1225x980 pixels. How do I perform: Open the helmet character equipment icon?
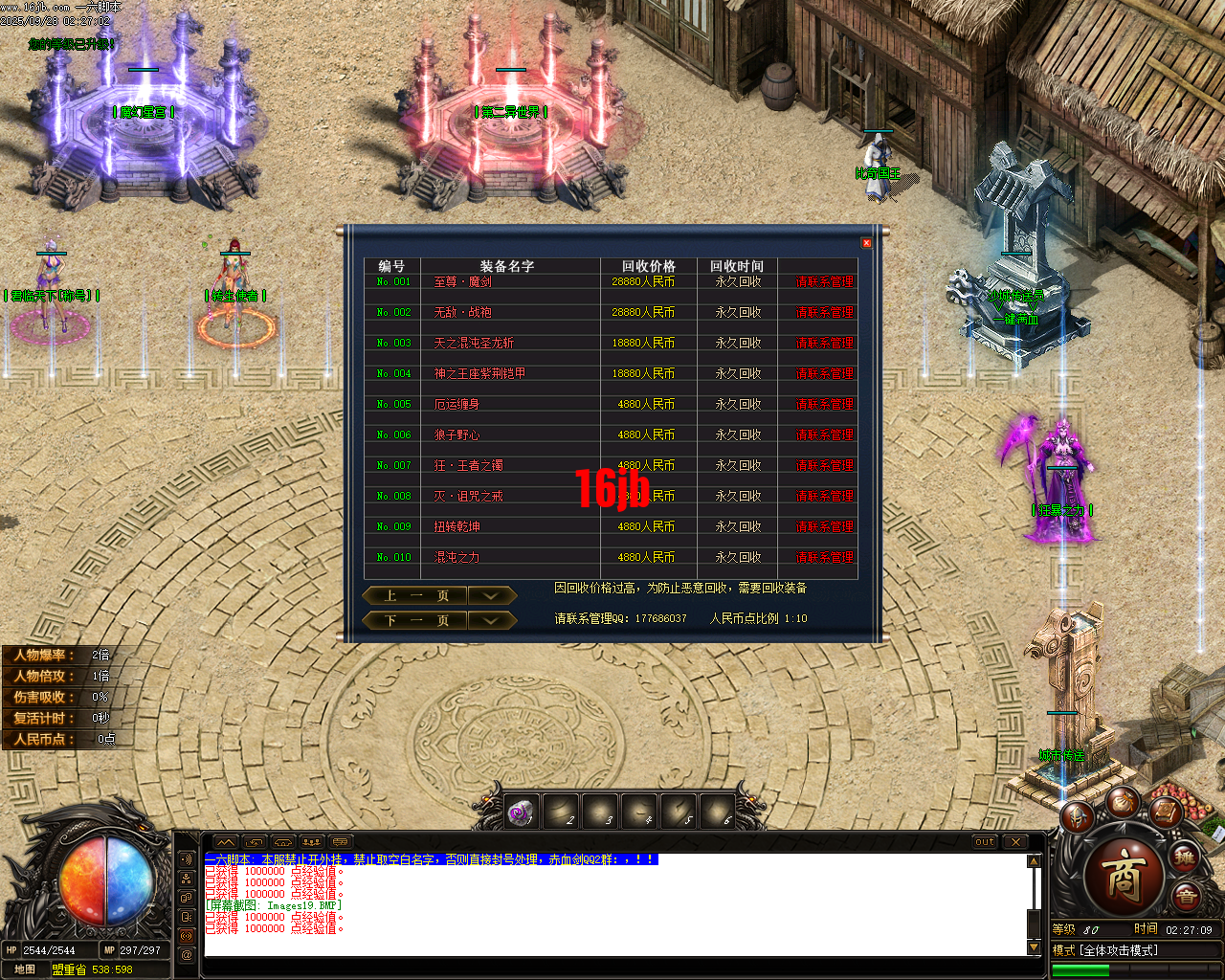(x=1079, y=816)
